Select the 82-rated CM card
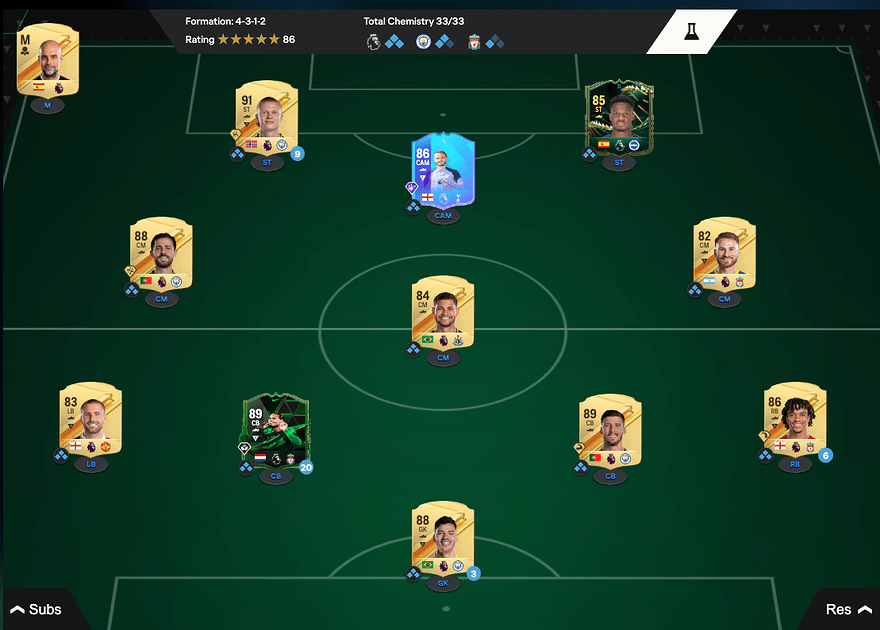 [x=724, y=255]
